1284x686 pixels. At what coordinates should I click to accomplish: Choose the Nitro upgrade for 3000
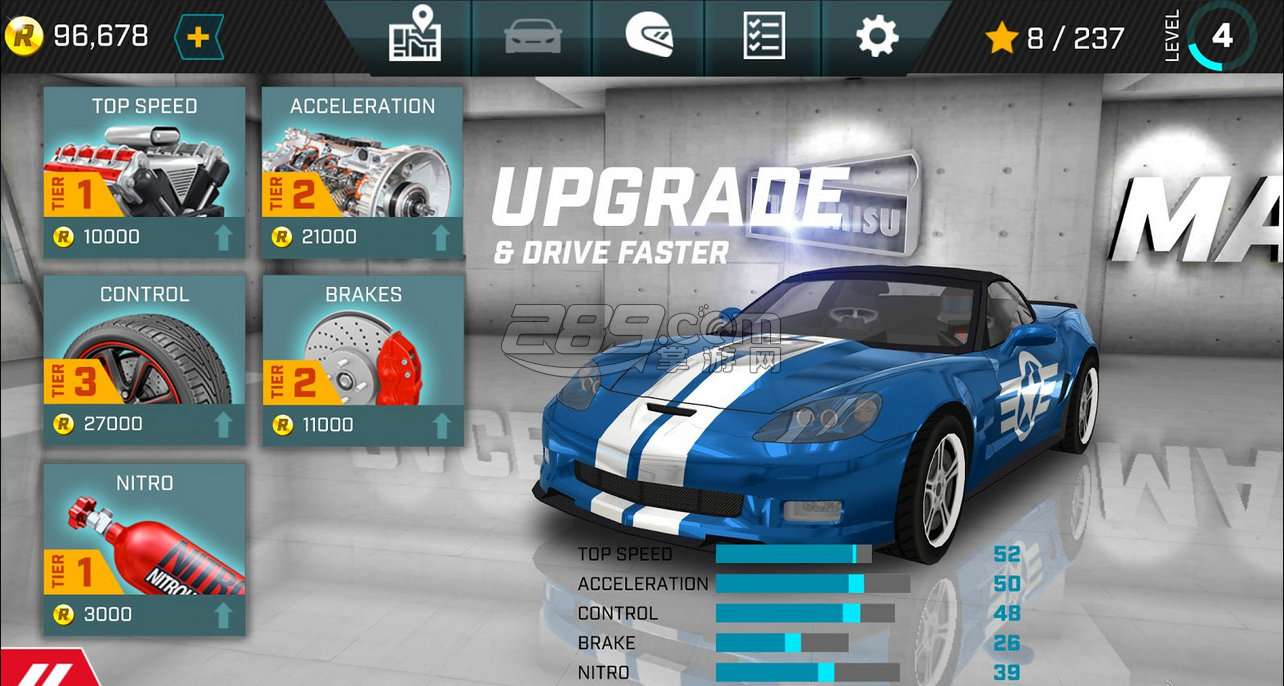[144, 549]
